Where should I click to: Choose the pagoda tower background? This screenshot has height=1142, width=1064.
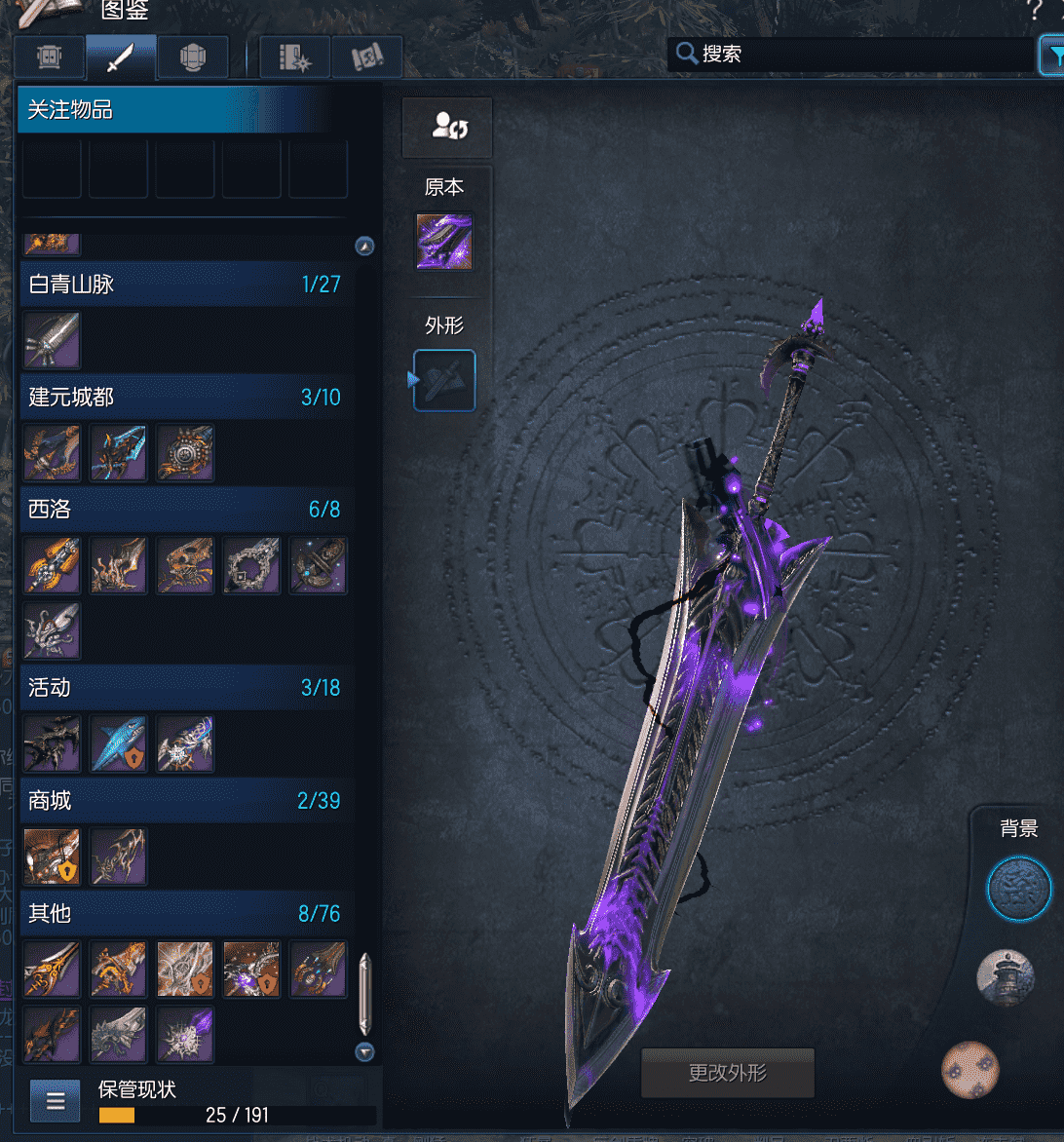pyautogui.click(x=1006, y=977)
